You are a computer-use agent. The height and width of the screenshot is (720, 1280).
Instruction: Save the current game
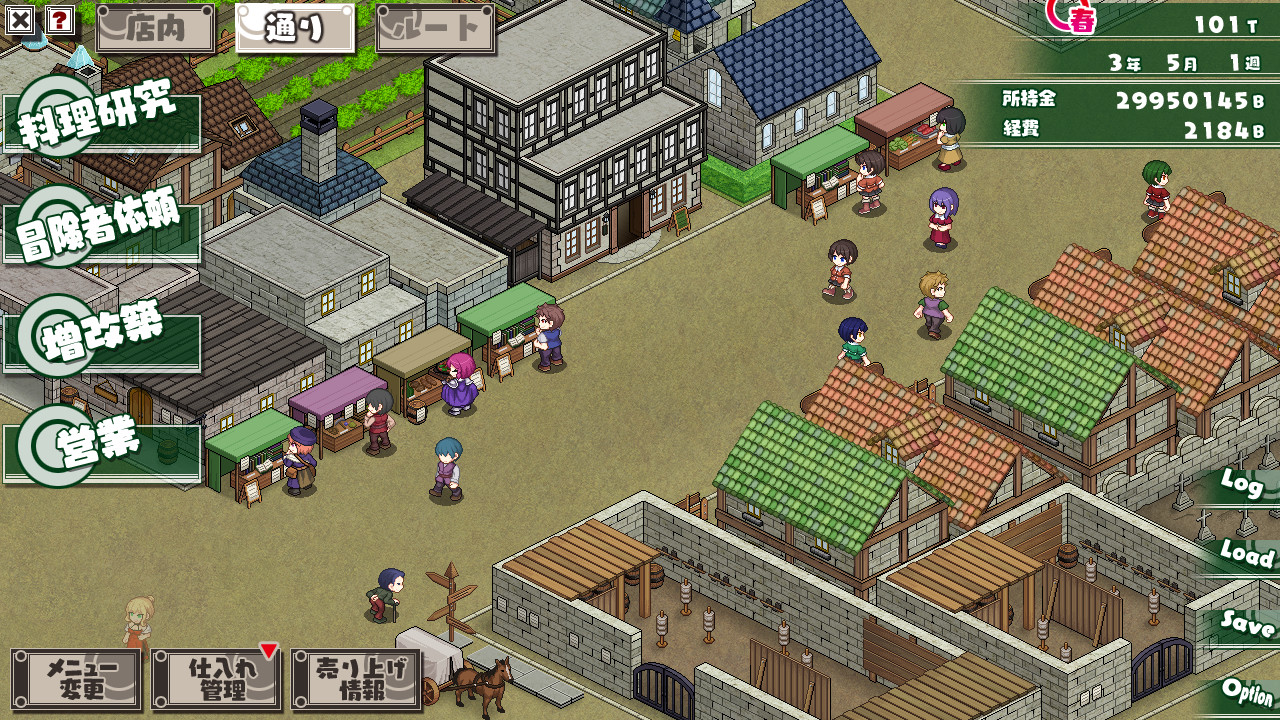1247,624
